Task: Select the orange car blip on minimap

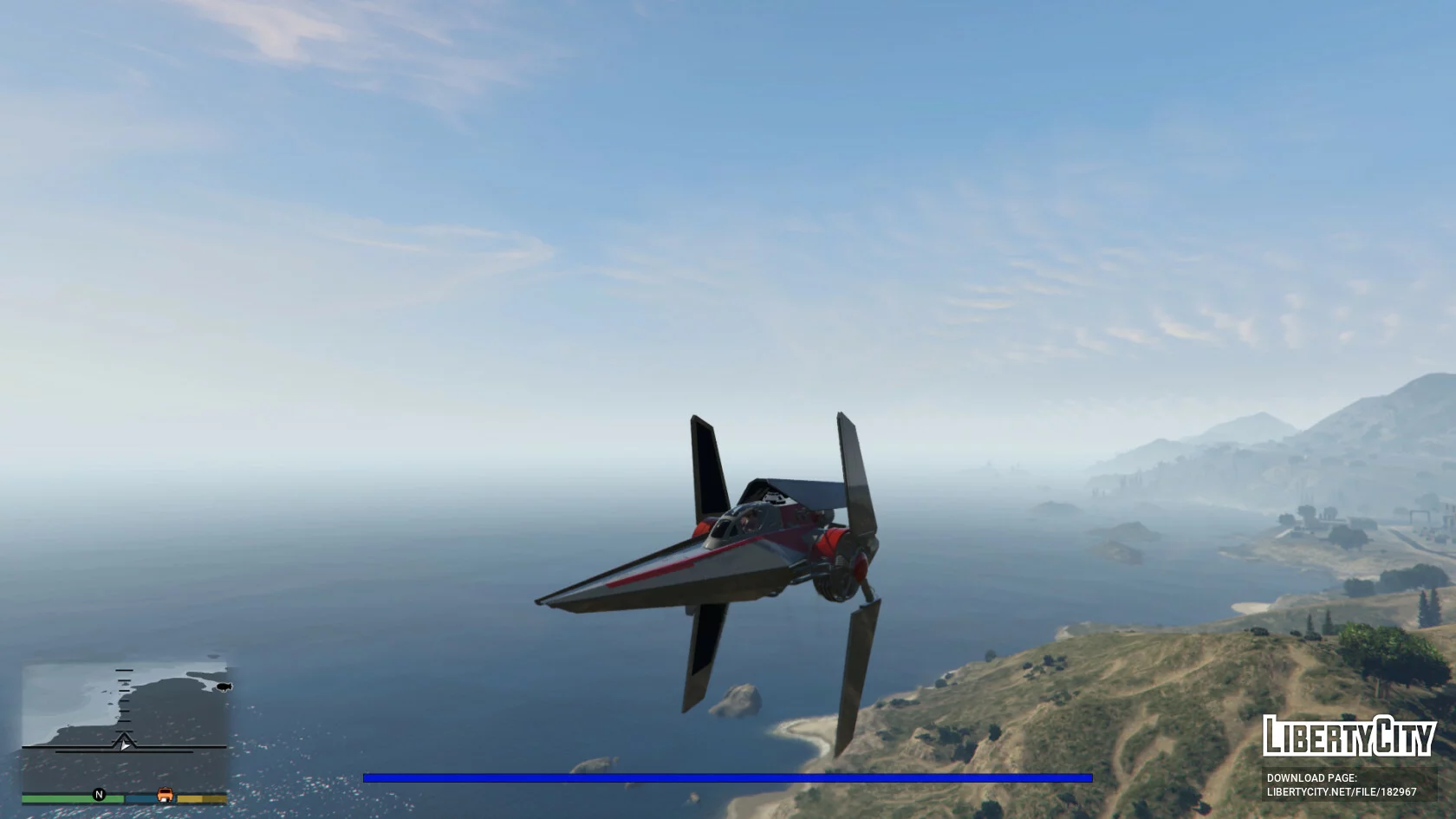Action: point(165,795)
